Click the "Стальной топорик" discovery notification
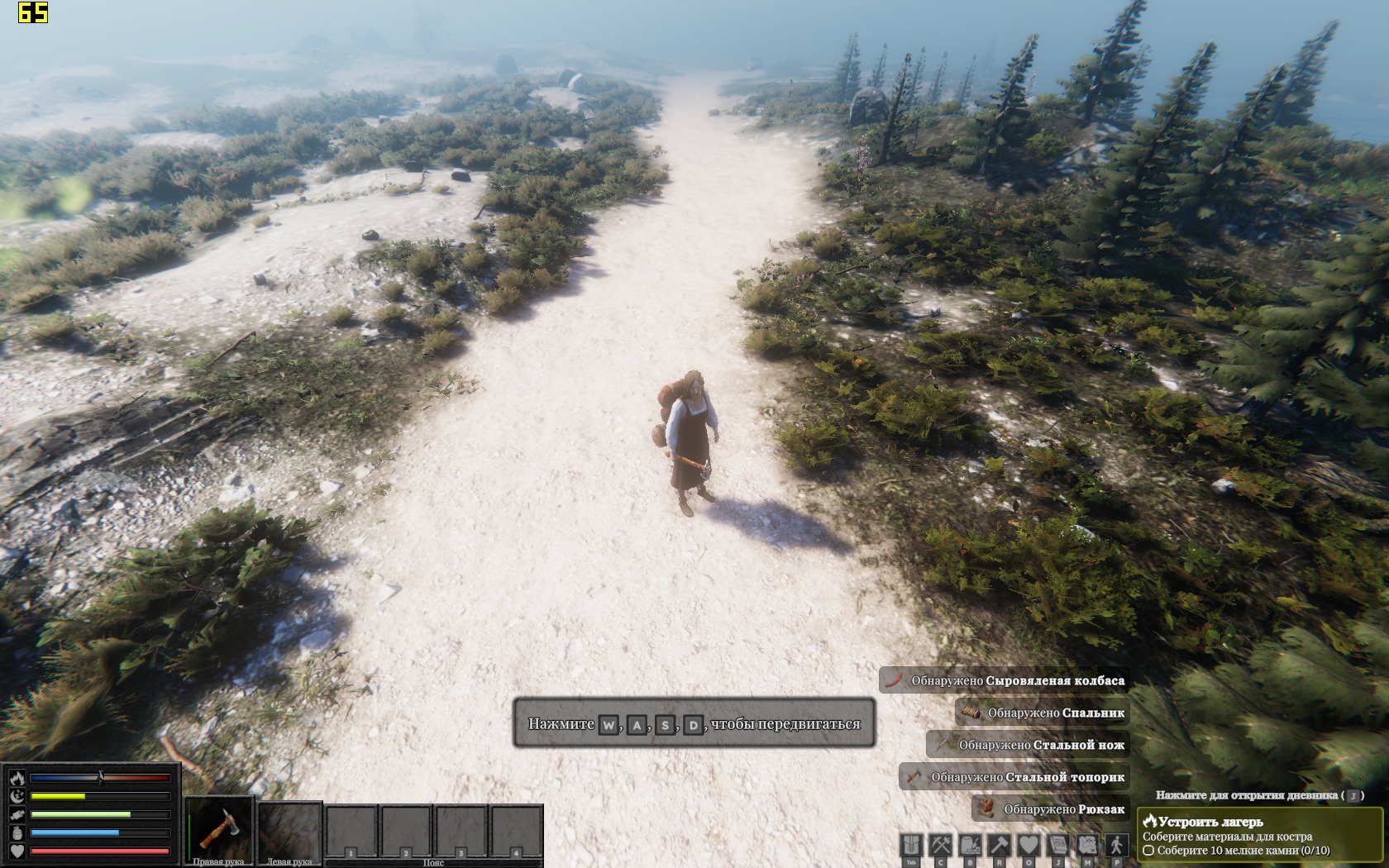1389x868 pixels. (1014, 777)
